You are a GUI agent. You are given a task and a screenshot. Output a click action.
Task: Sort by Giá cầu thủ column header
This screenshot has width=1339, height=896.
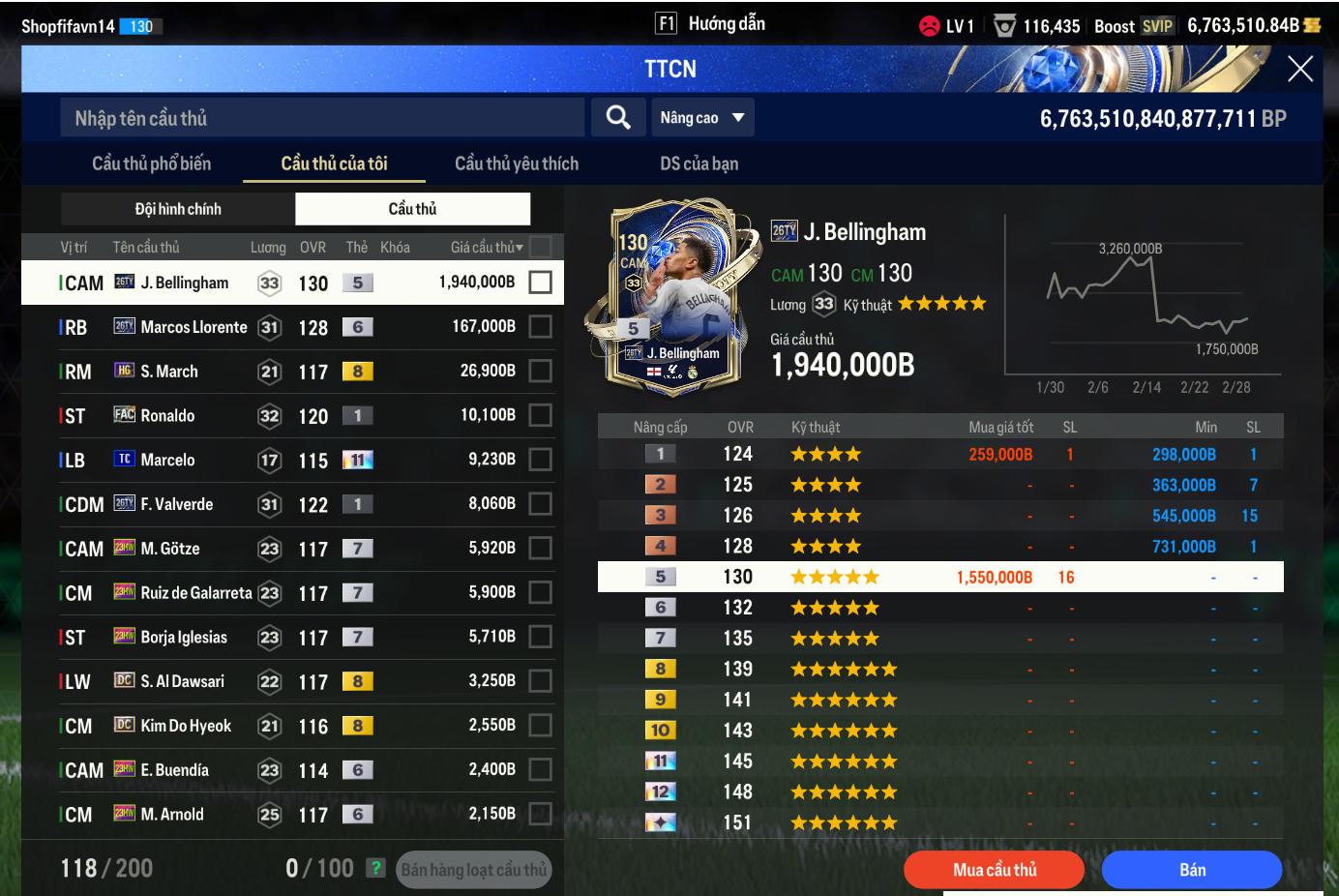[486, 248]
